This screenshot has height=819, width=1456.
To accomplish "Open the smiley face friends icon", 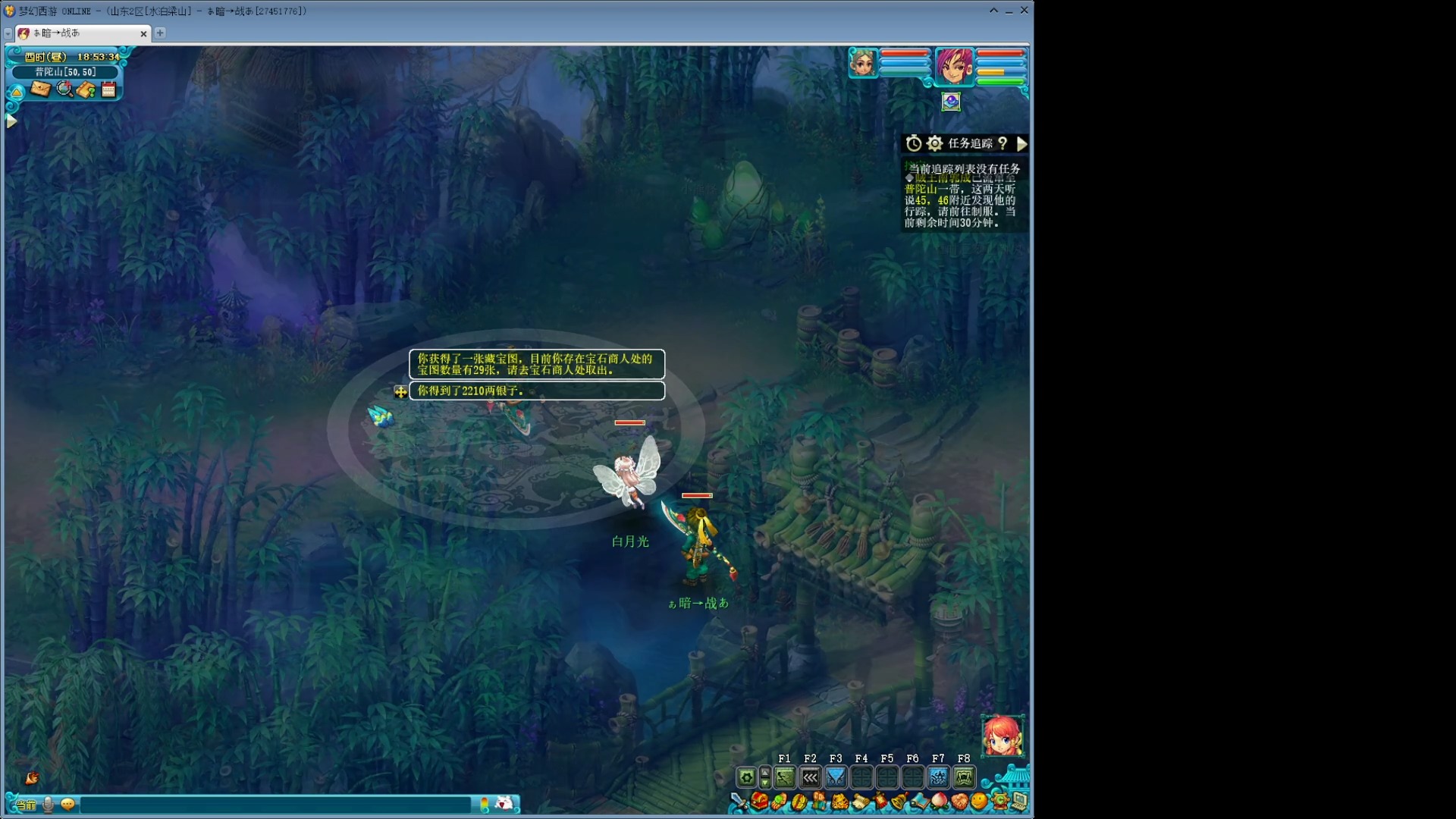I will click(x=979, y=802).
